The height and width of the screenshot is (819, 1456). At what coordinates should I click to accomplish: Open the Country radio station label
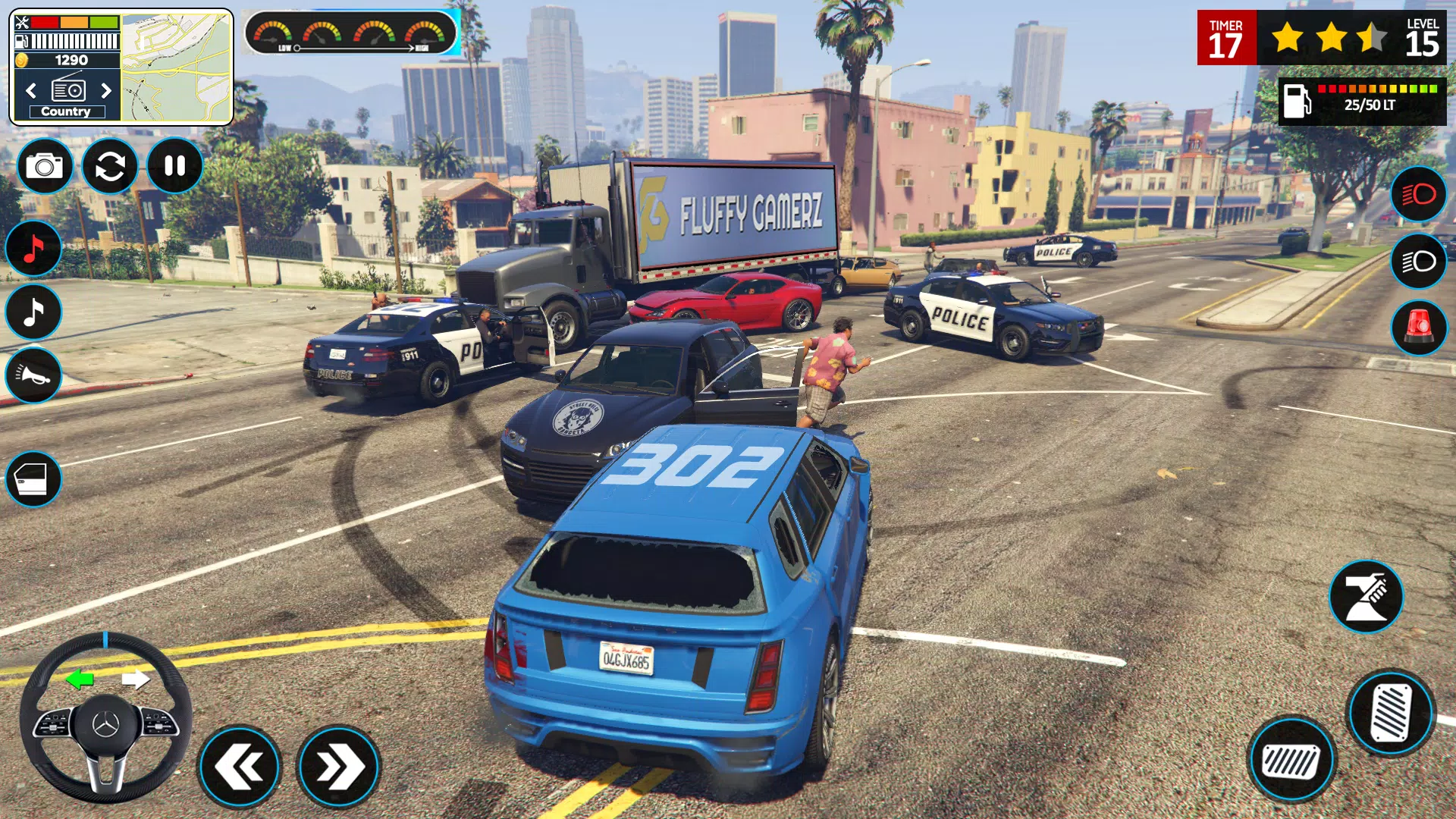click(67, 111)
